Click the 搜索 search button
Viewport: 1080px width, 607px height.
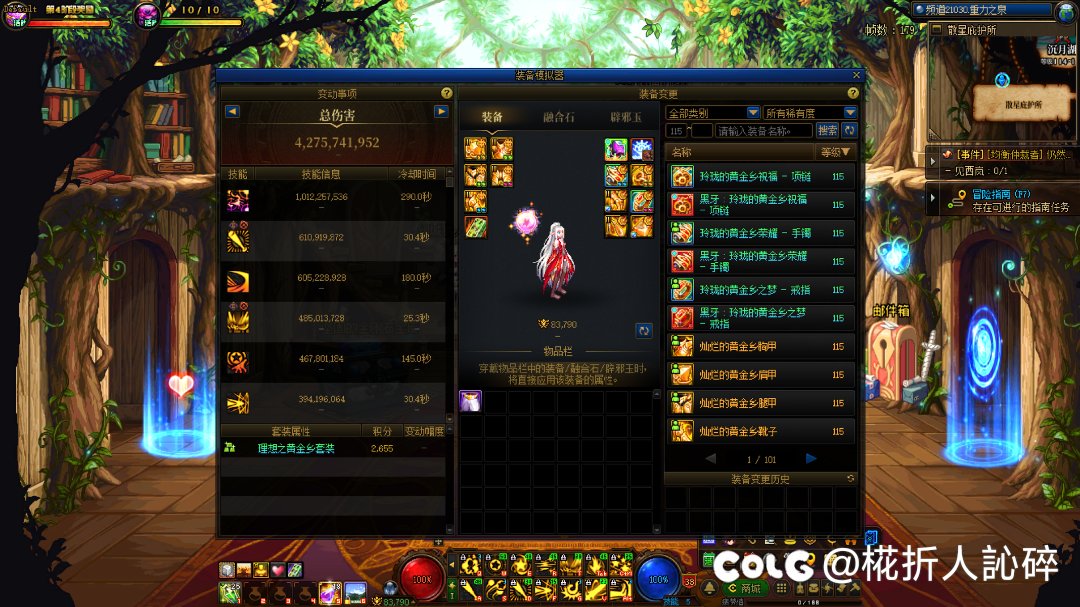pyautogui.click(x=827, y=130)
